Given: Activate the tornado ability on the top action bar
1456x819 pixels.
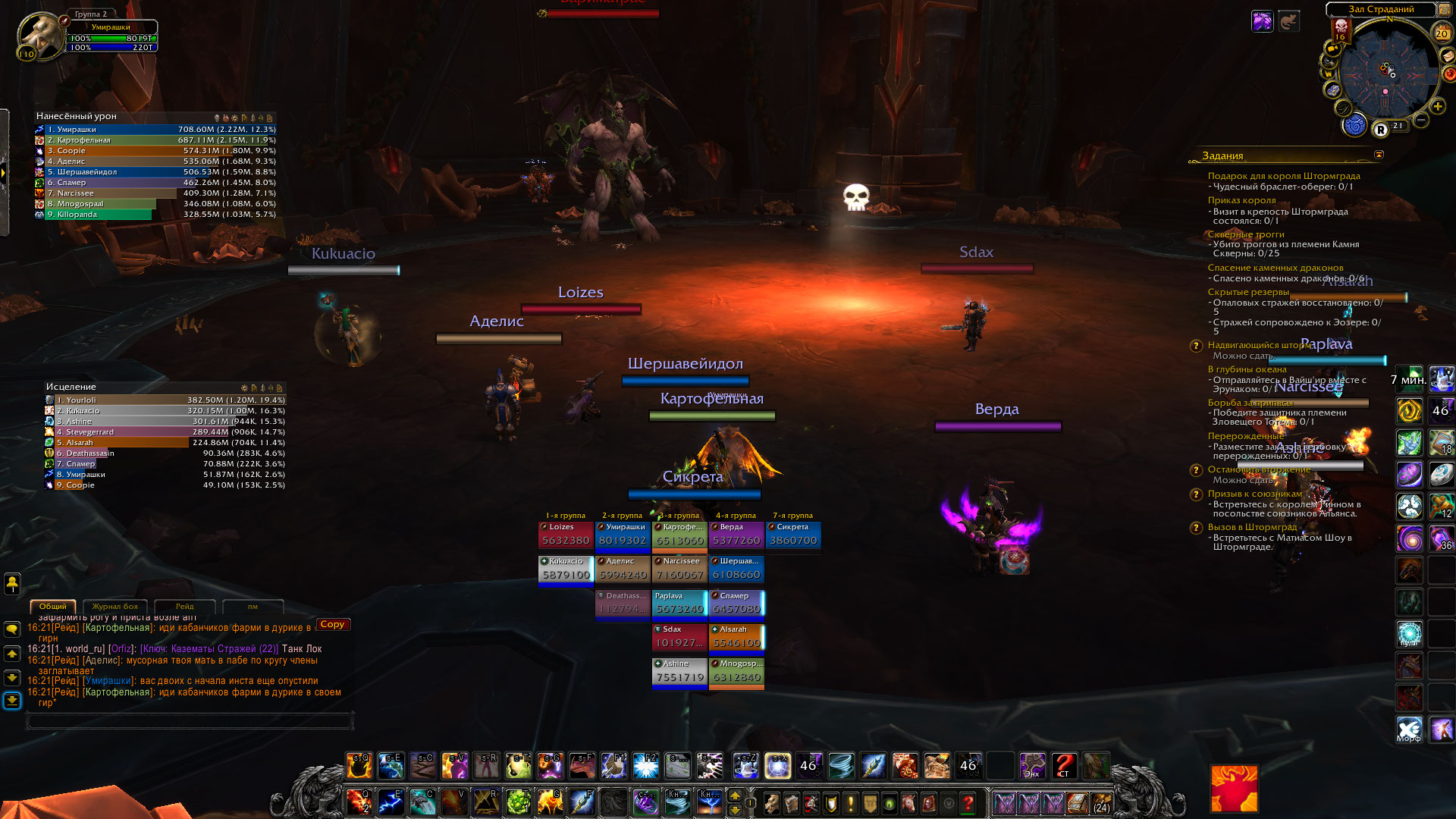Looking at the screenshot, I should coord(841,766).
